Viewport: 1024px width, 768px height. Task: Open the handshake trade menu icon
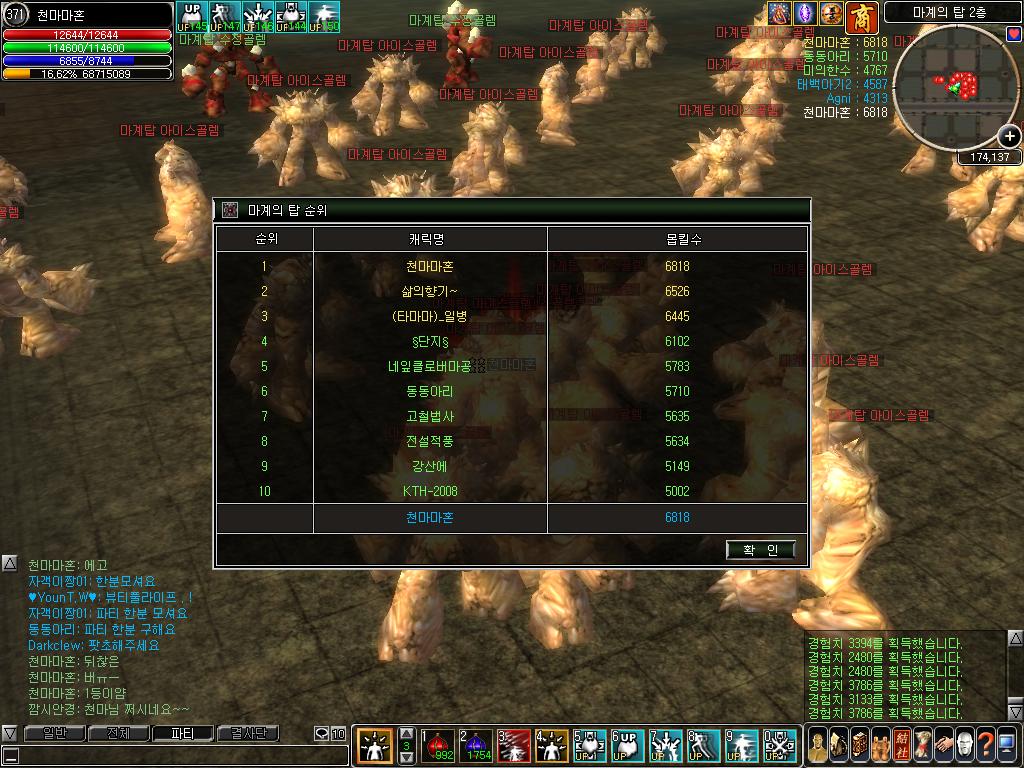tap(943, 745)
